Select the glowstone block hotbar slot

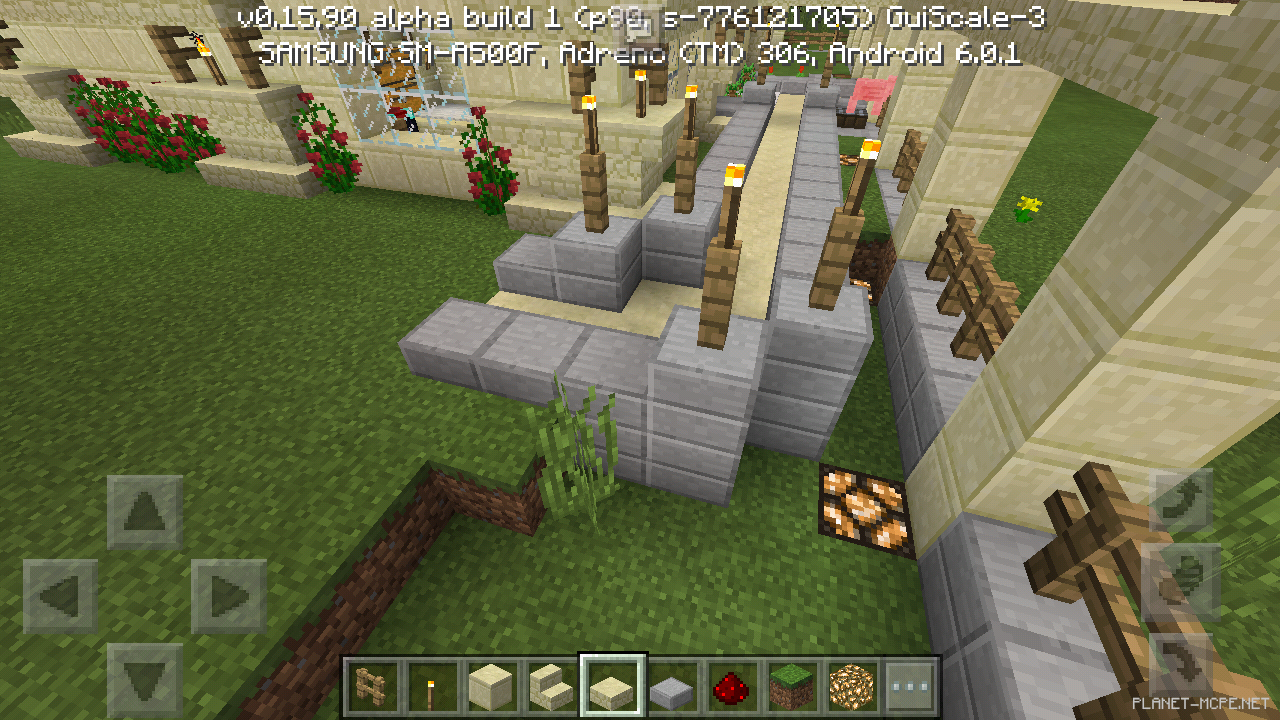851,686
